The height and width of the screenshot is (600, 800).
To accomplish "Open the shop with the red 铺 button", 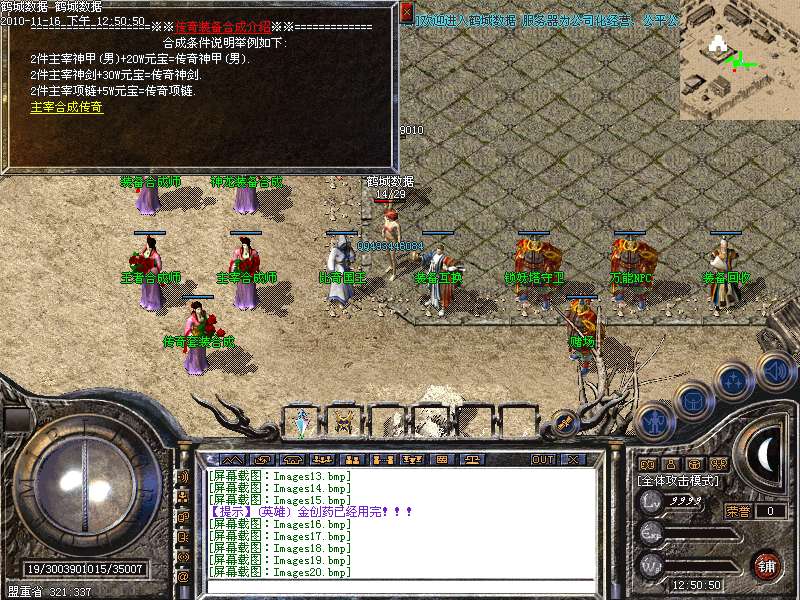I will click(x=766, y=565).
